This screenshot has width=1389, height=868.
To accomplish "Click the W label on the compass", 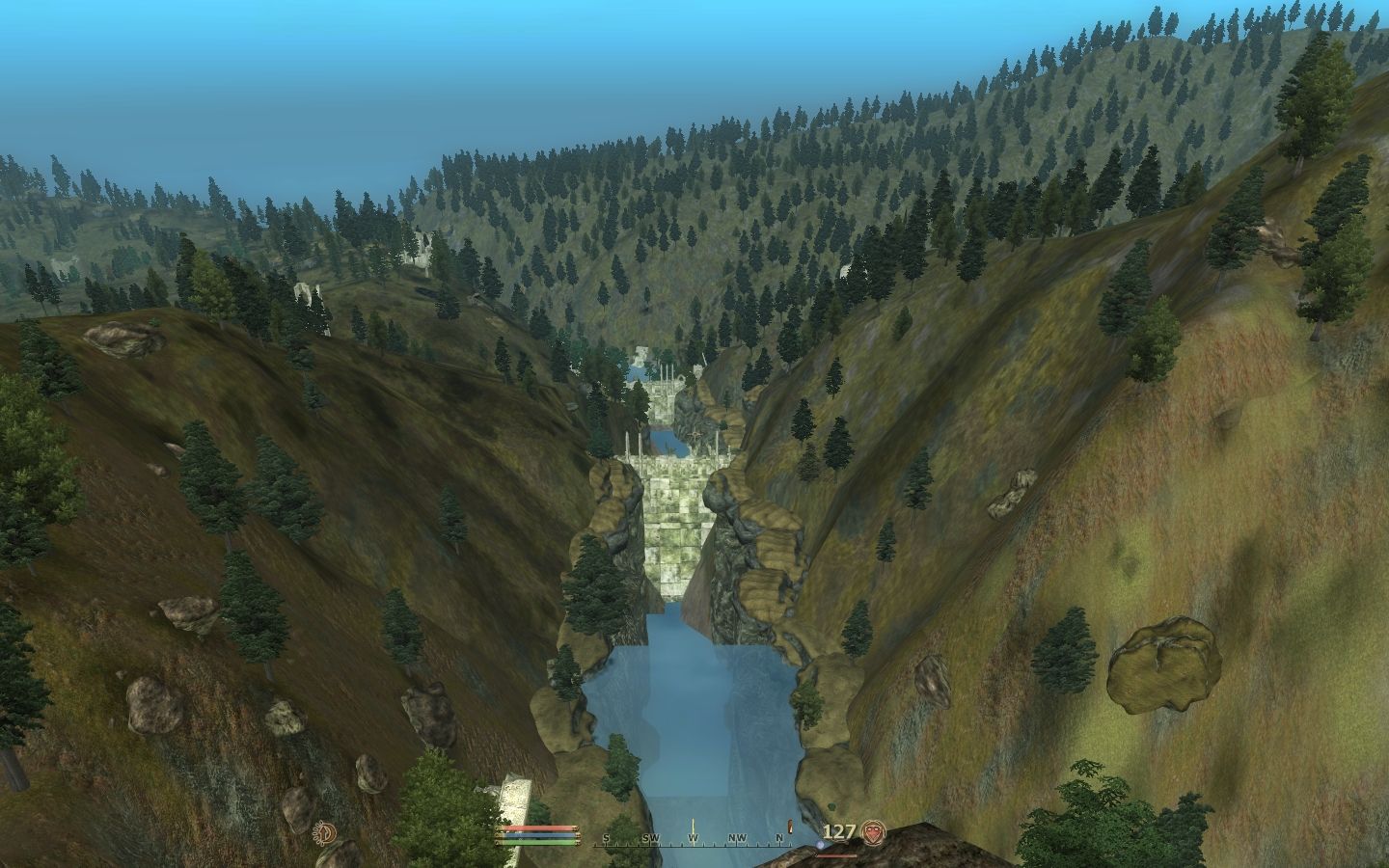I will 692,835.
